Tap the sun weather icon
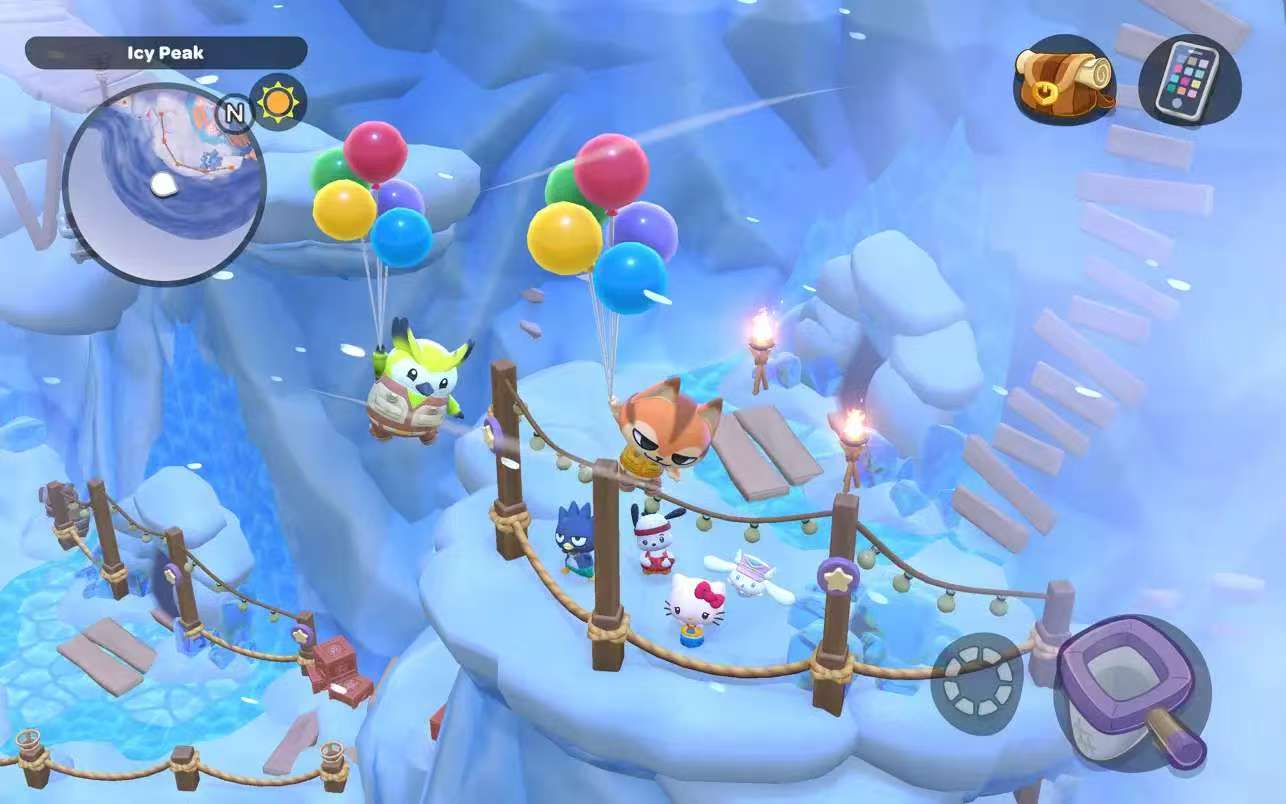Image resolution: width=1286 pixels, height=804 pixels. [x=278, y=102]
